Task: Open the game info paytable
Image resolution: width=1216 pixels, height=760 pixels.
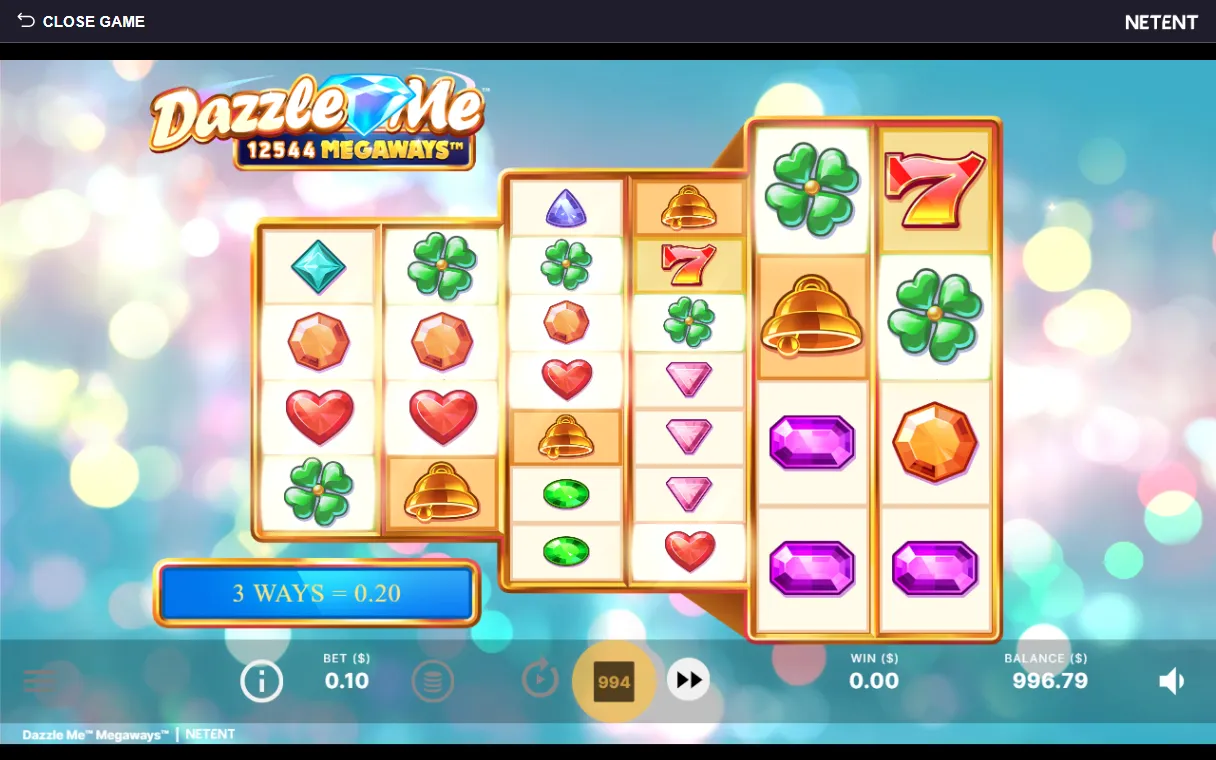Action: (261, 682)
